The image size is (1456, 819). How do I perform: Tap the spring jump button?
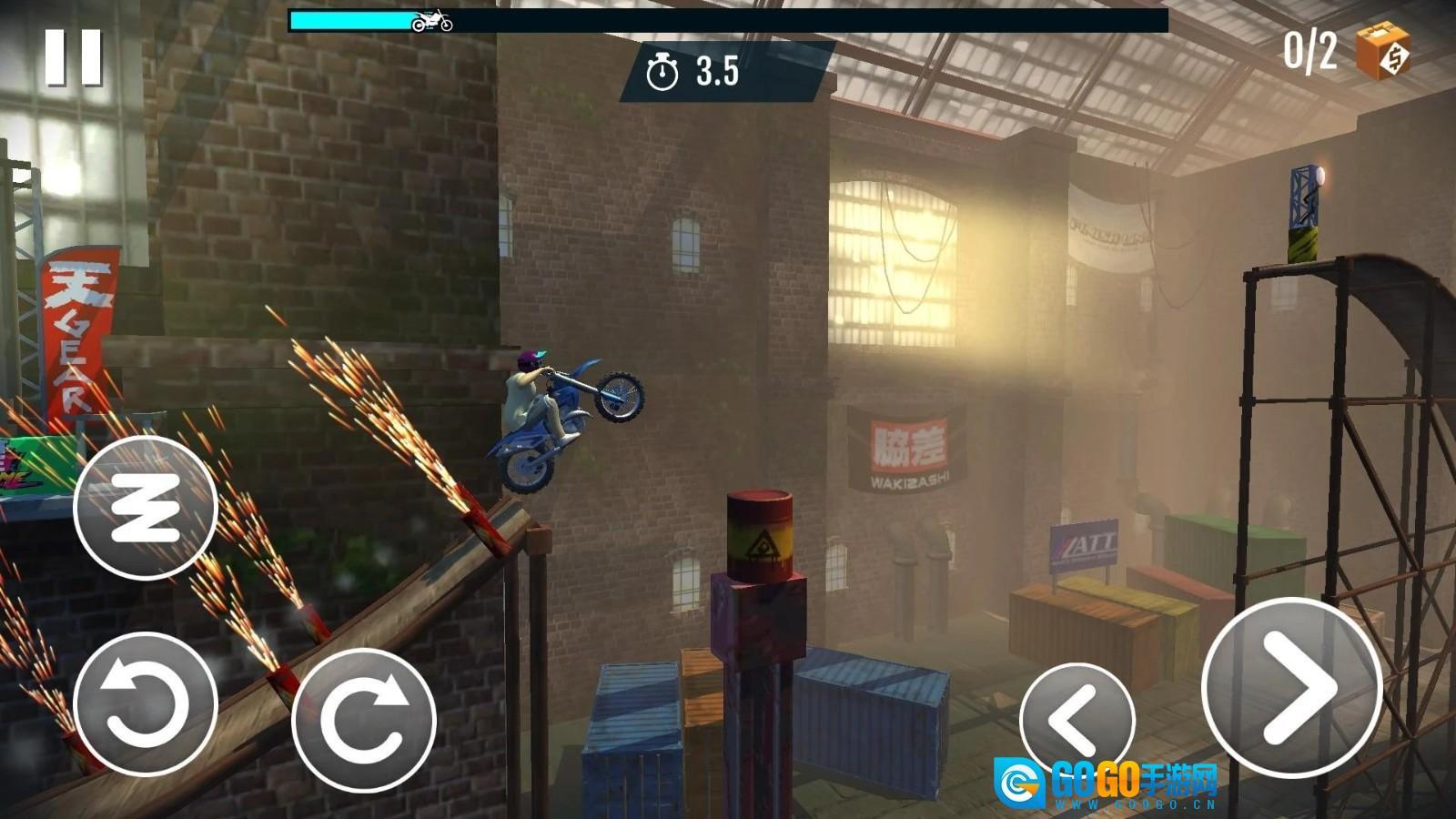click(145, 507)
